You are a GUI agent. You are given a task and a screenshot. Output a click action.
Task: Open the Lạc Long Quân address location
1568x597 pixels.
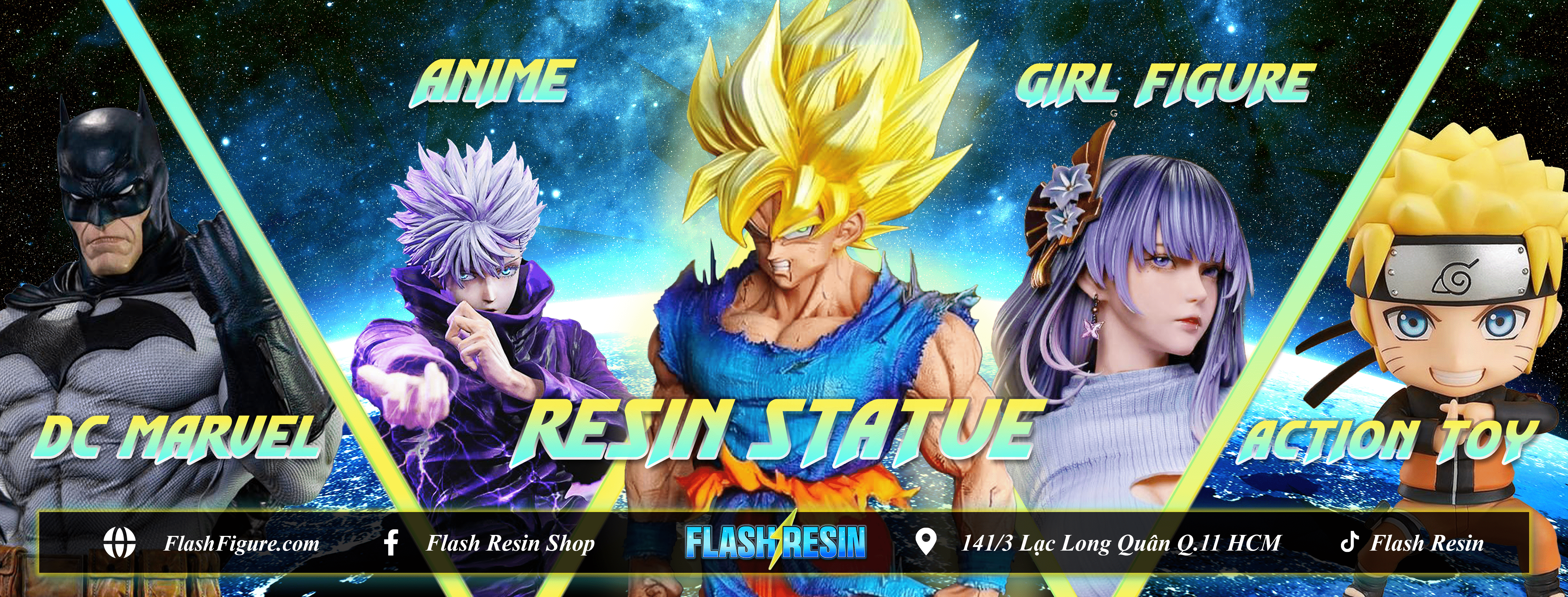(1120, 543)
